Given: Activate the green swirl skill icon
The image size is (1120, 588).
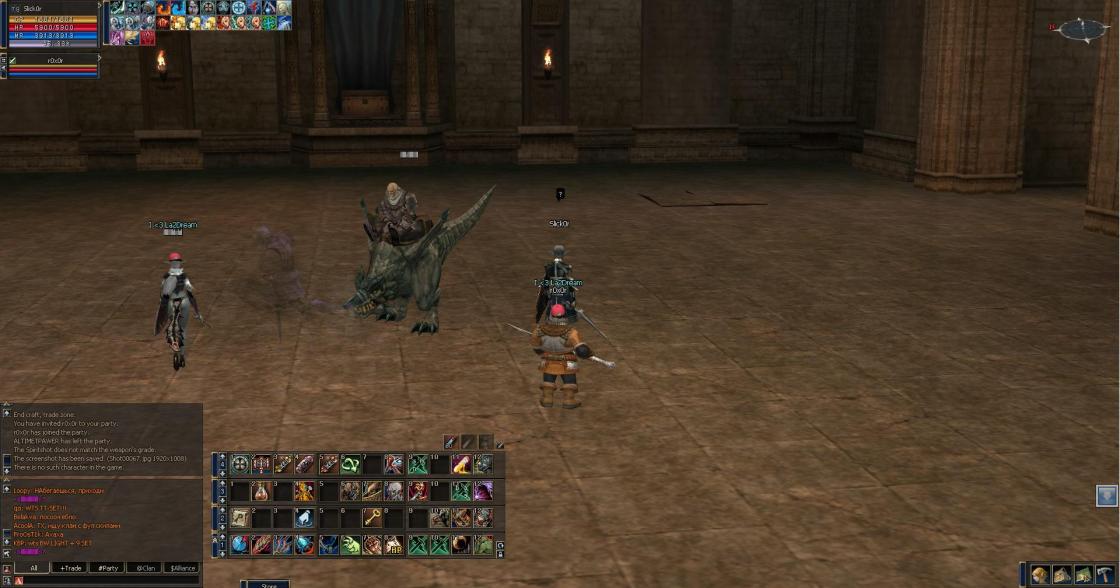Looking at the screenshot, I should [x=351, y=464].
